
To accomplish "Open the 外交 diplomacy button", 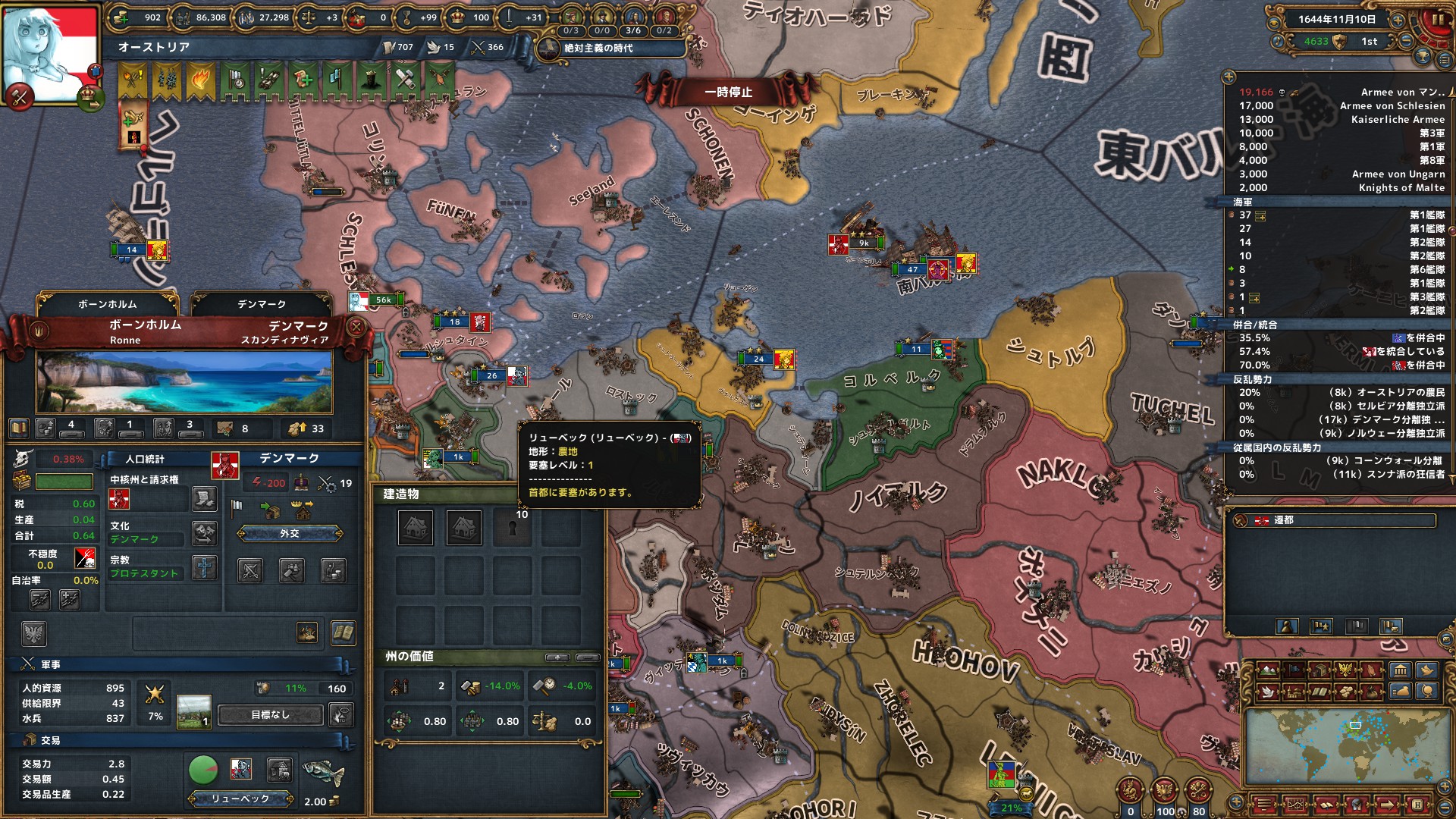I will [290, 534].
